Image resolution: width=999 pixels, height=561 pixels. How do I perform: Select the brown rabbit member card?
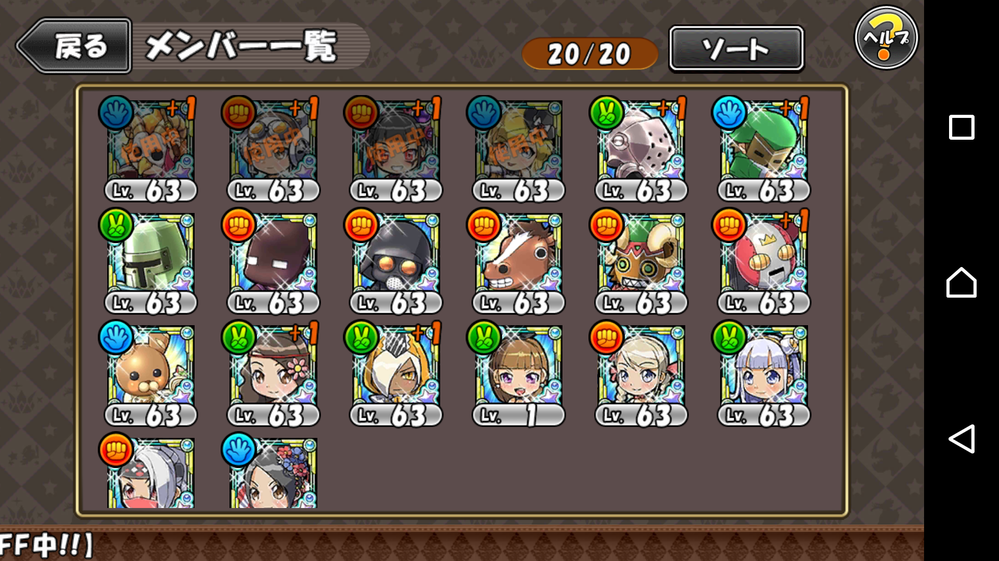click(149, 371)
